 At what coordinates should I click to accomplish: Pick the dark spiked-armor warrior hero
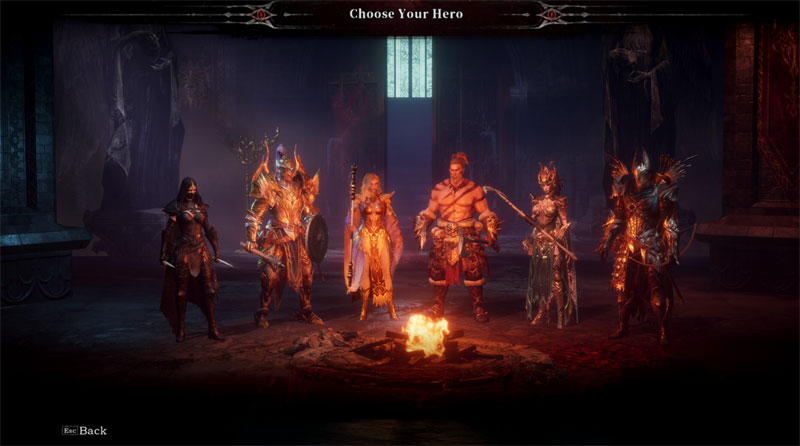642,240
